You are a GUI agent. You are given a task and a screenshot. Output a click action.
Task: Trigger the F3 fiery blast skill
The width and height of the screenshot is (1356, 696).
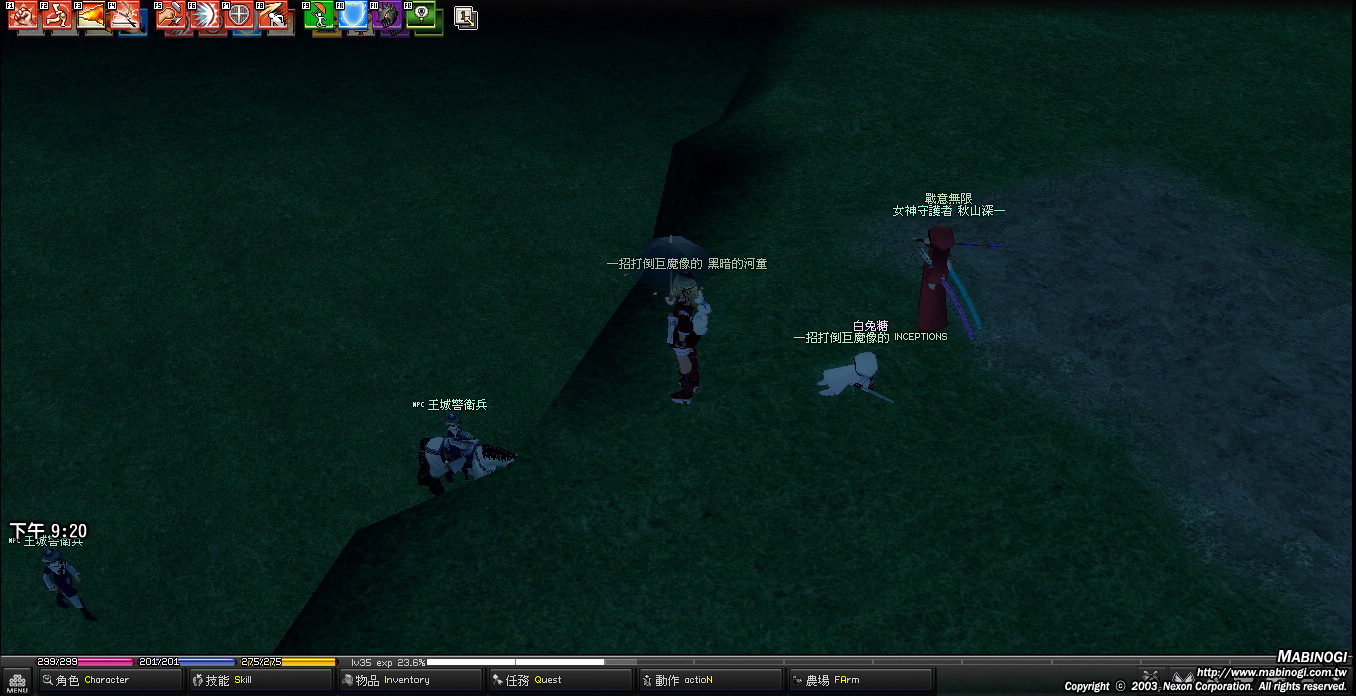90,16
